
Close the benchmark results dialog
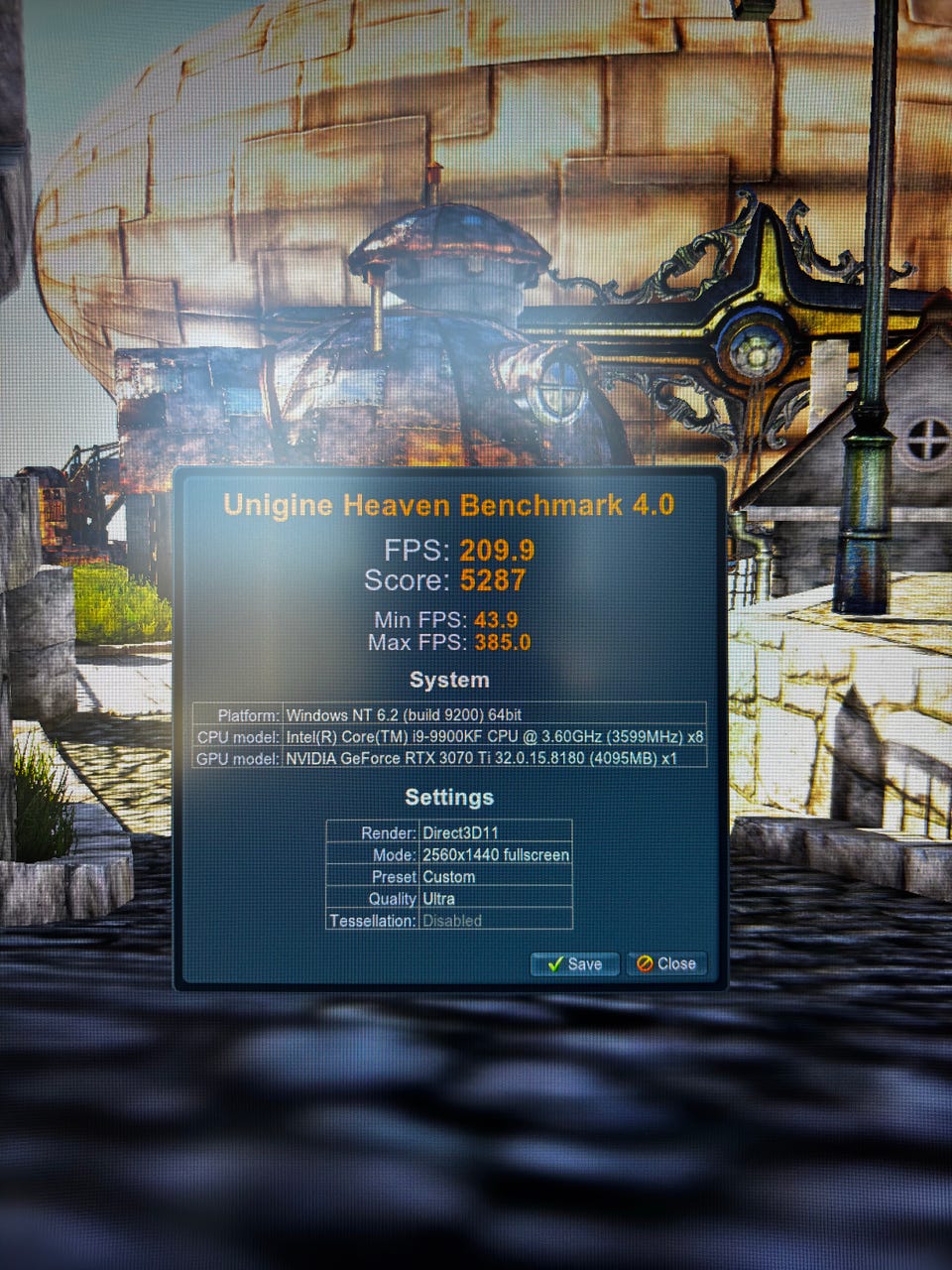coord(666,963)
